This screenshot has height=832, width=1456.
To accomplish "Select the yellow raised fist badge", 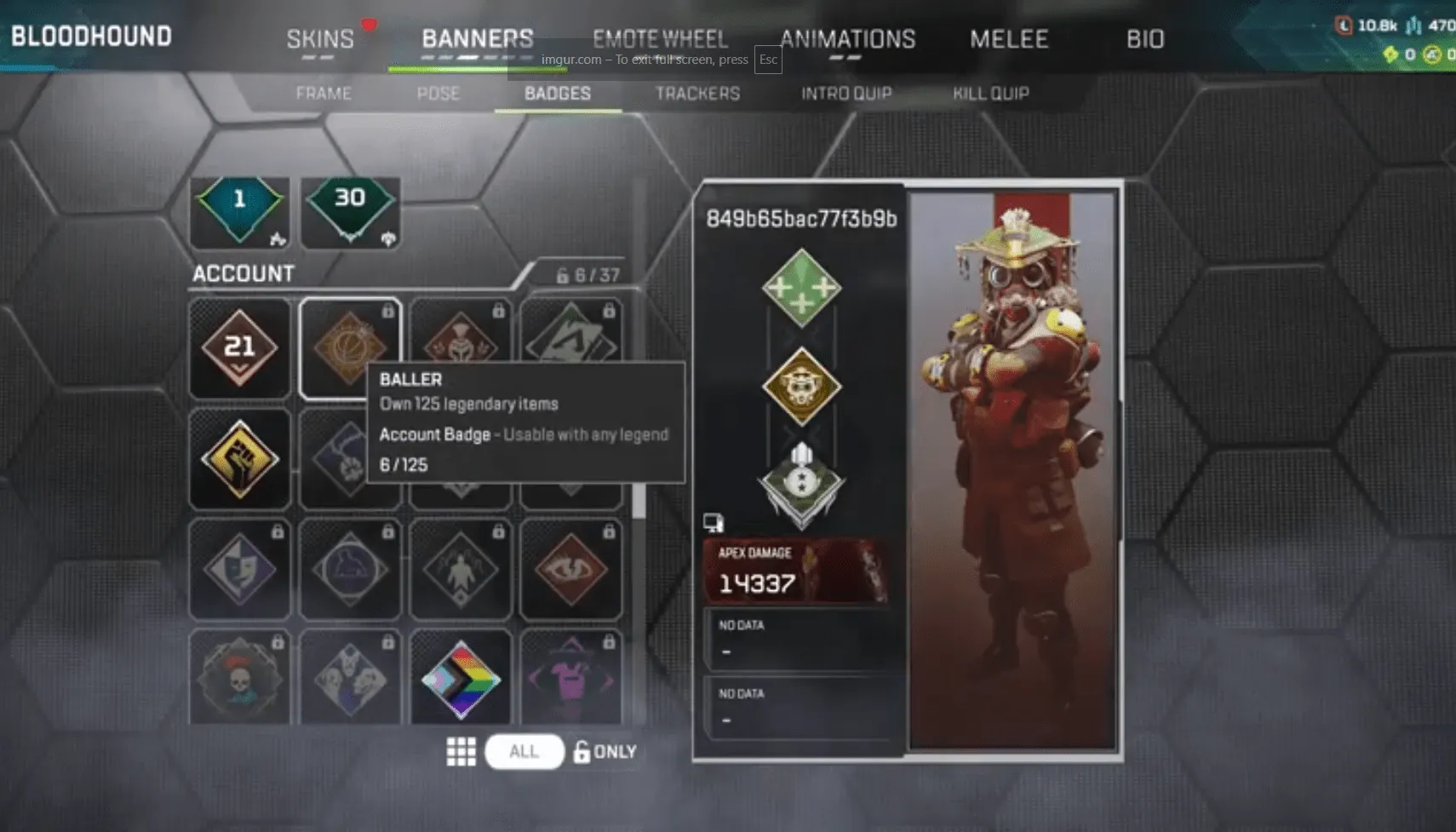I will (240, 459).
